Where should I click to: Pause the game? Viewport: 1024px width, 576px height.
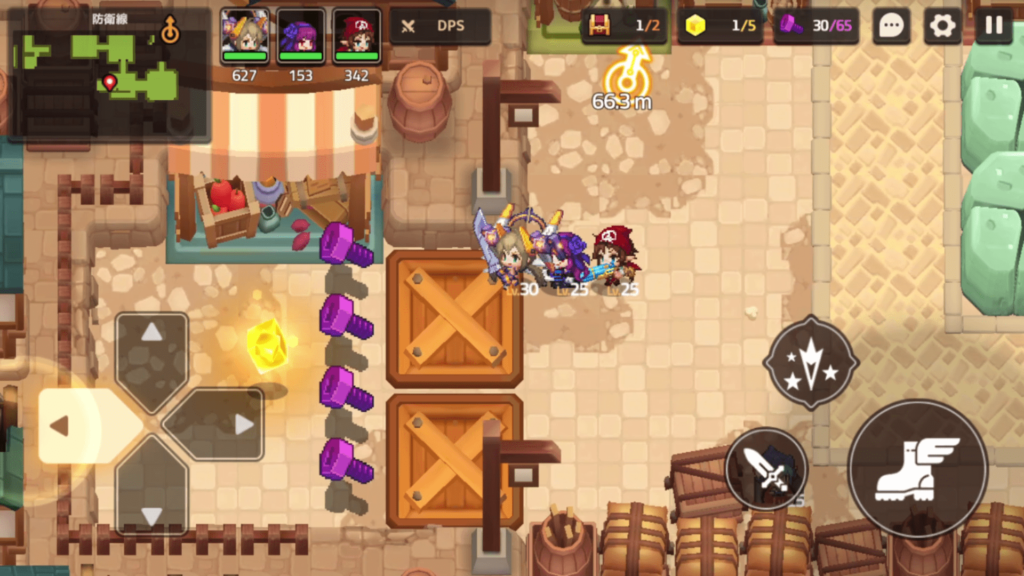[994, 26]
